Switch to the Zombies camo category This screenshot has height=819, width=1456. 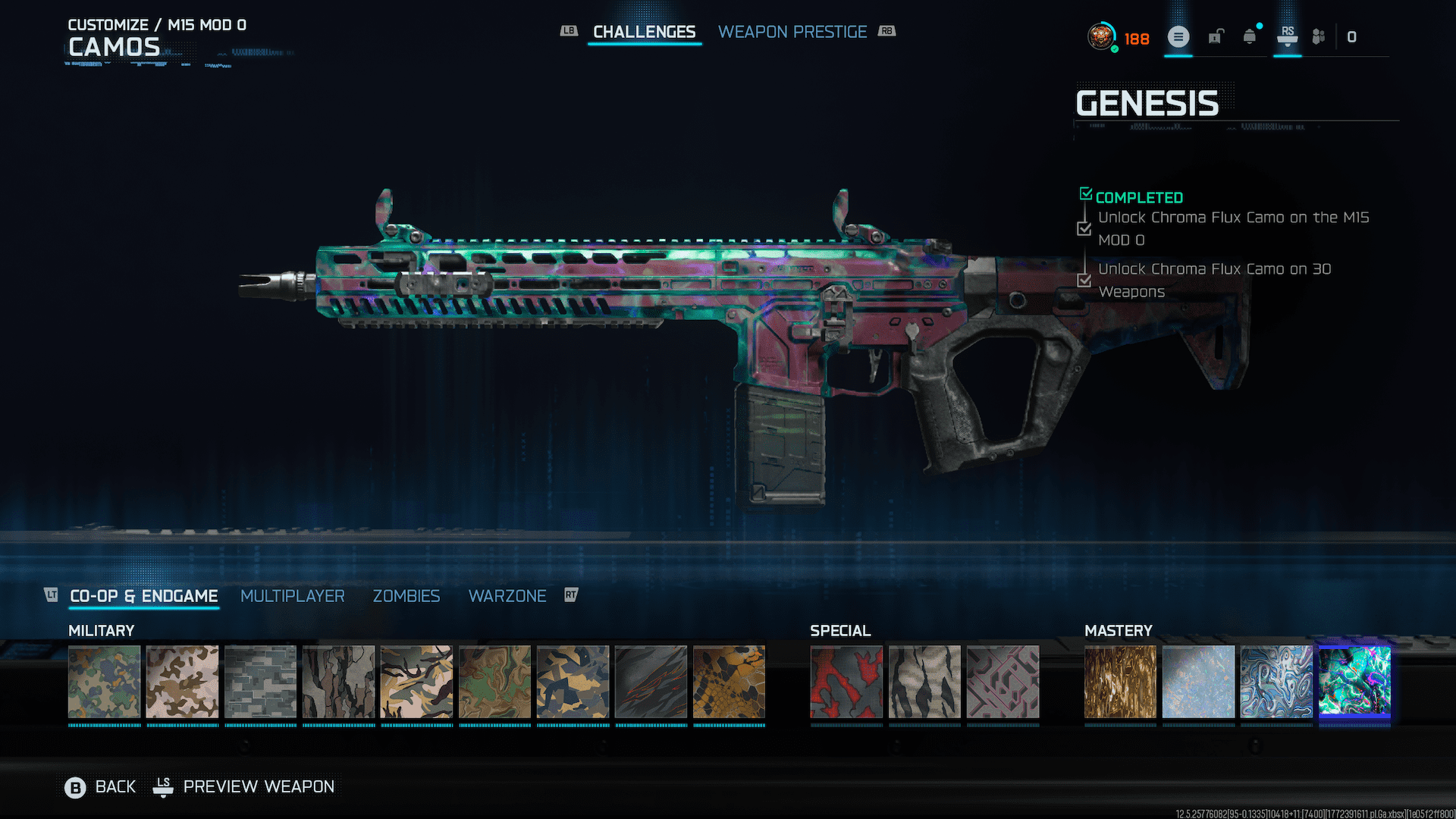(x=406, y=596)
